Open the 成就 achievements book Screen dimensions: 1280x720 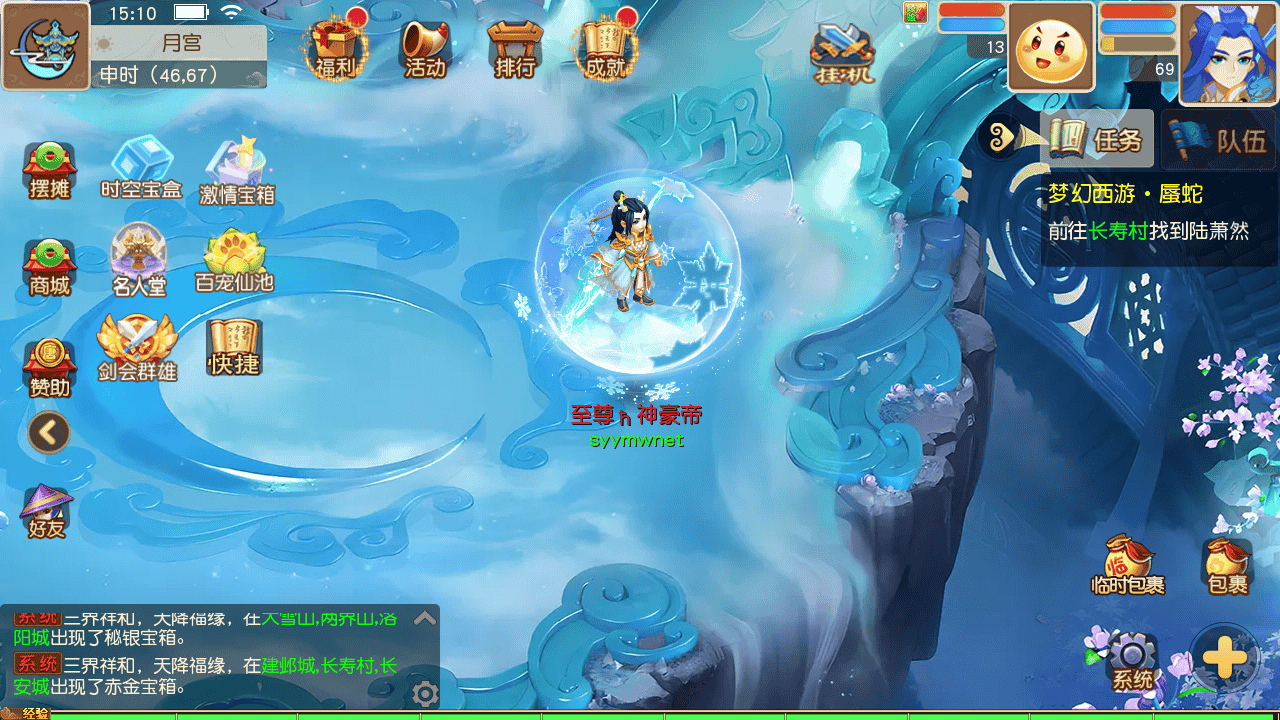(605, 47)
